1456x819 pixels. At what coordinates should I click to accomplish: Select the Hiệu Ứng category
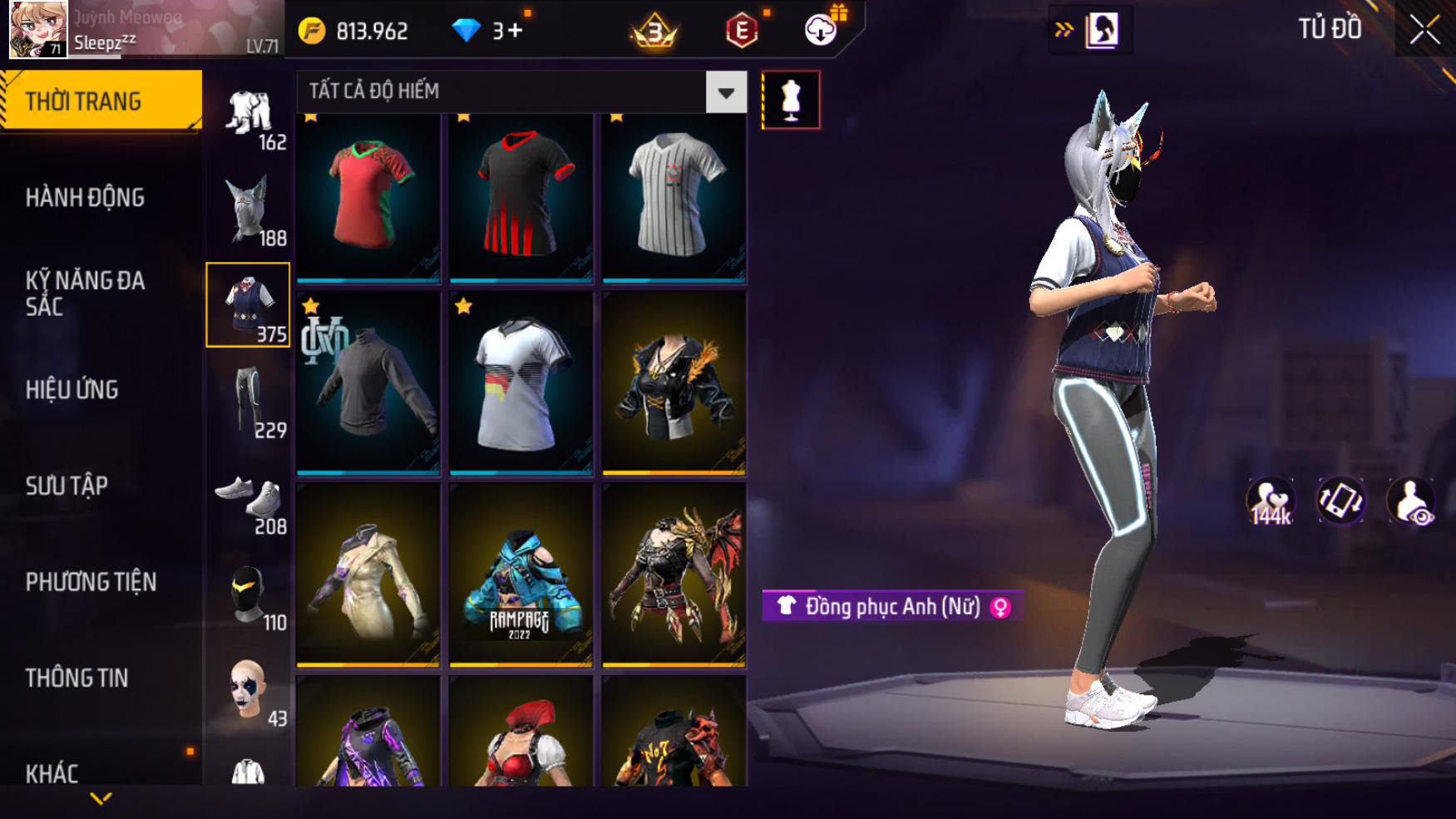(72, 390)
